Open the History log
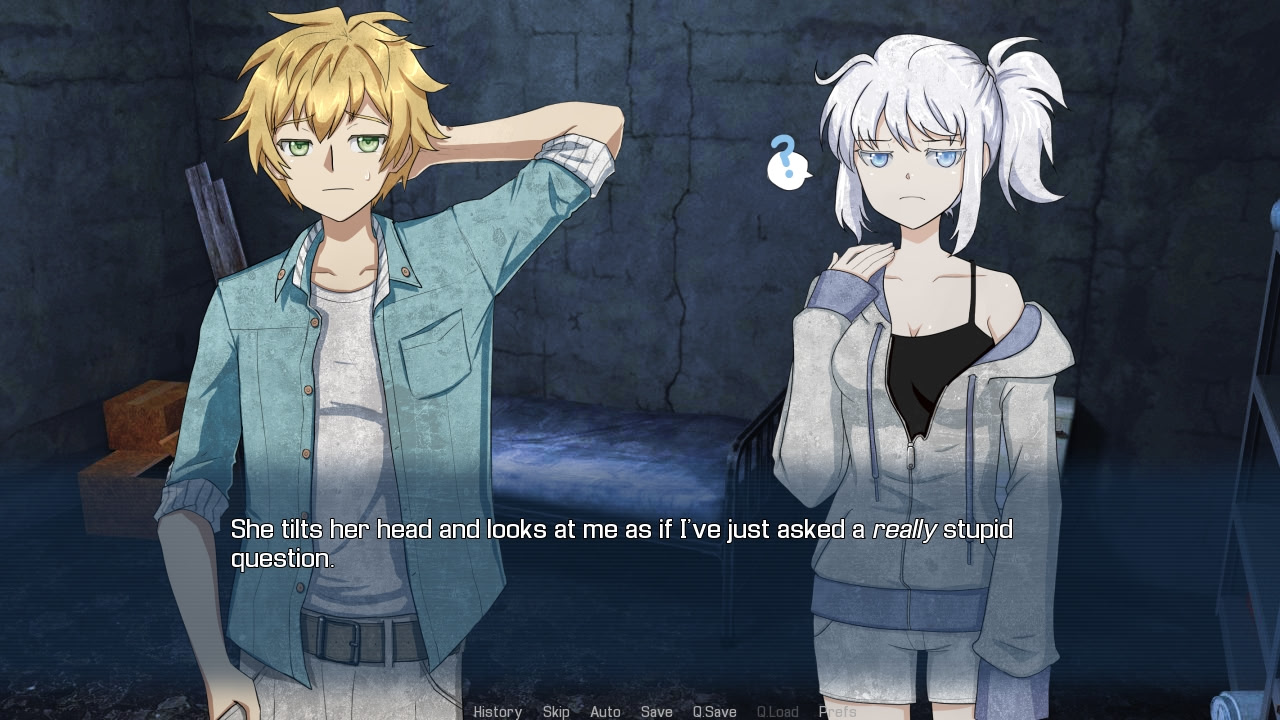Screen dimensions: 1280x720 coord(497,712)
